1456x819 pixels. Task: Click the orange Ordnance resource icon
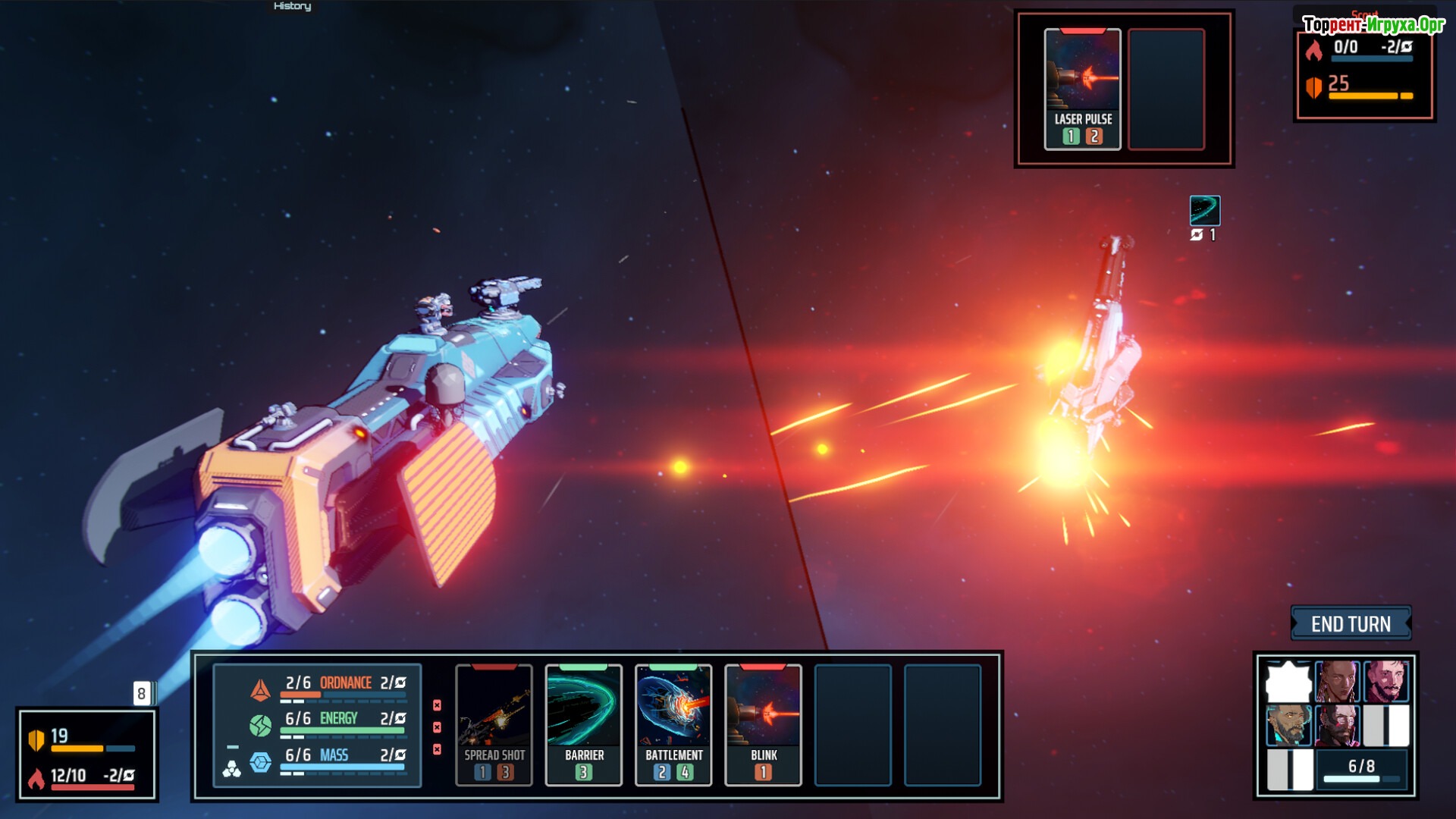tap(260, 689)
